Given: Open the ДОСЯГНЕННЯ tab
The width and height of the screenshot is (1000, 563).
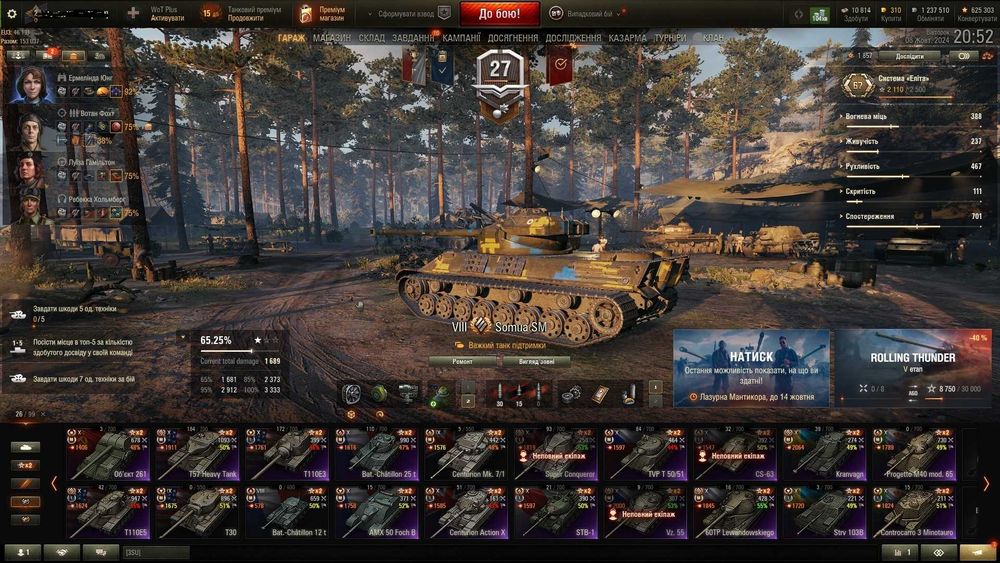Looking at the screenshot, I should coord(514,38).
